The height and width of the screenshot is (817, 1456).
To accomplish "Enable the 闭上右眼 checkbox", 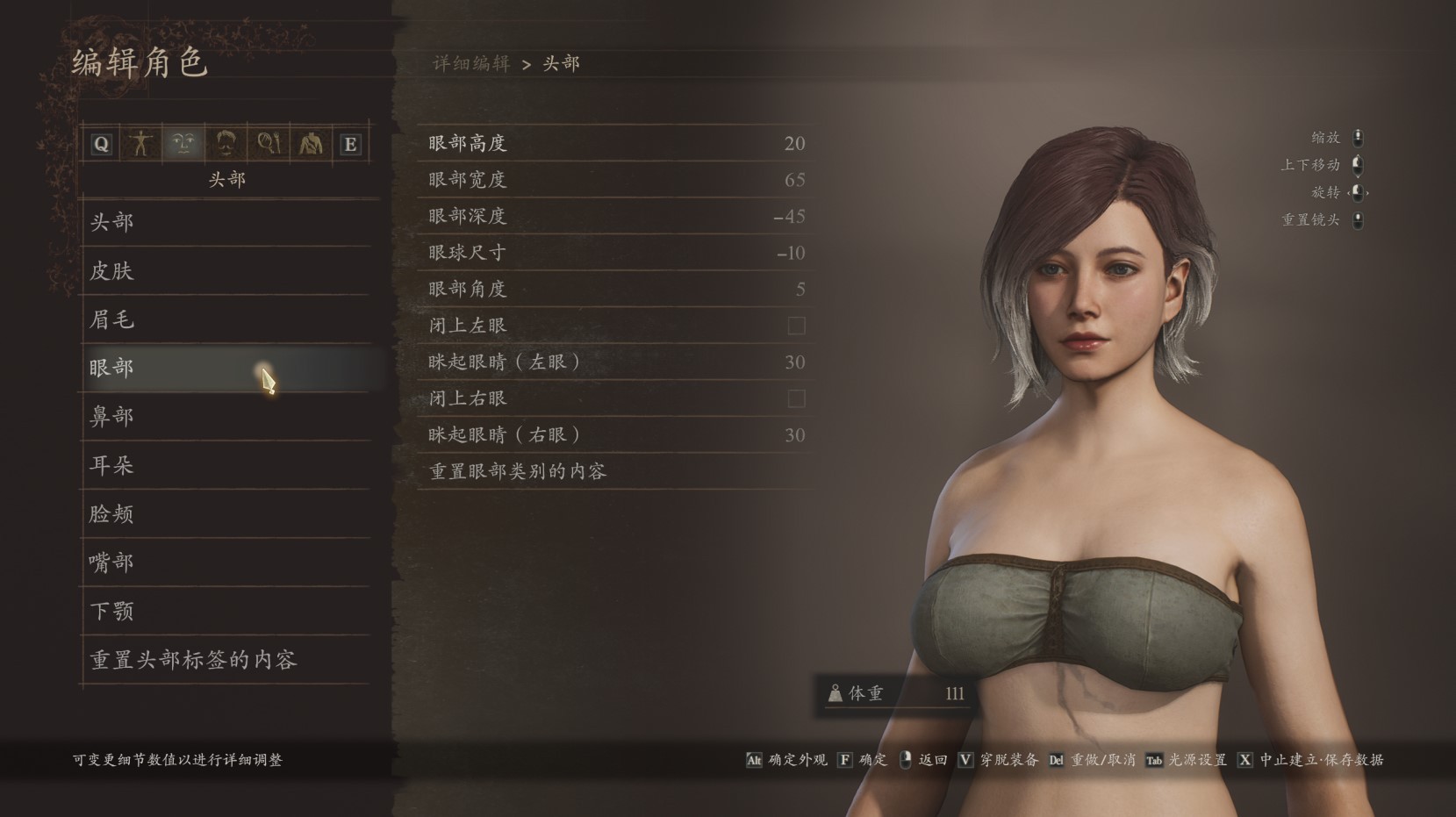I will pyautogui.click(x=795, y=398).
